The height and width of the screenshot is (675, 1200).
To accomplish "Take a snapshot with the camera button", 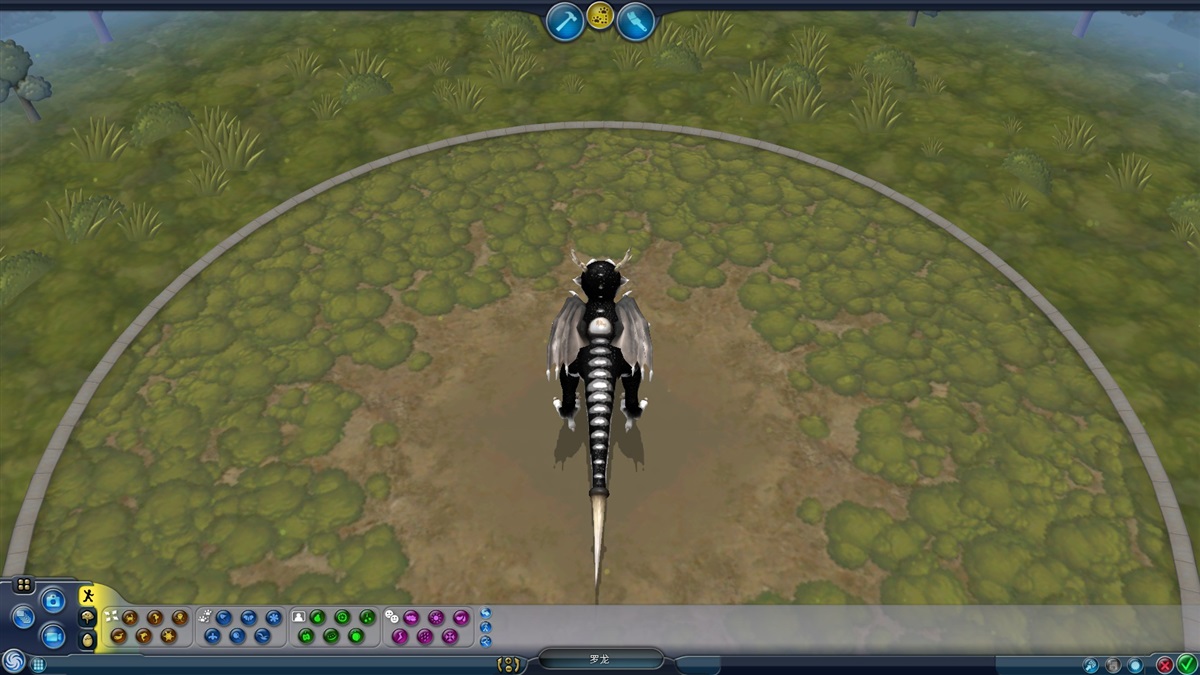I will 53,600.
